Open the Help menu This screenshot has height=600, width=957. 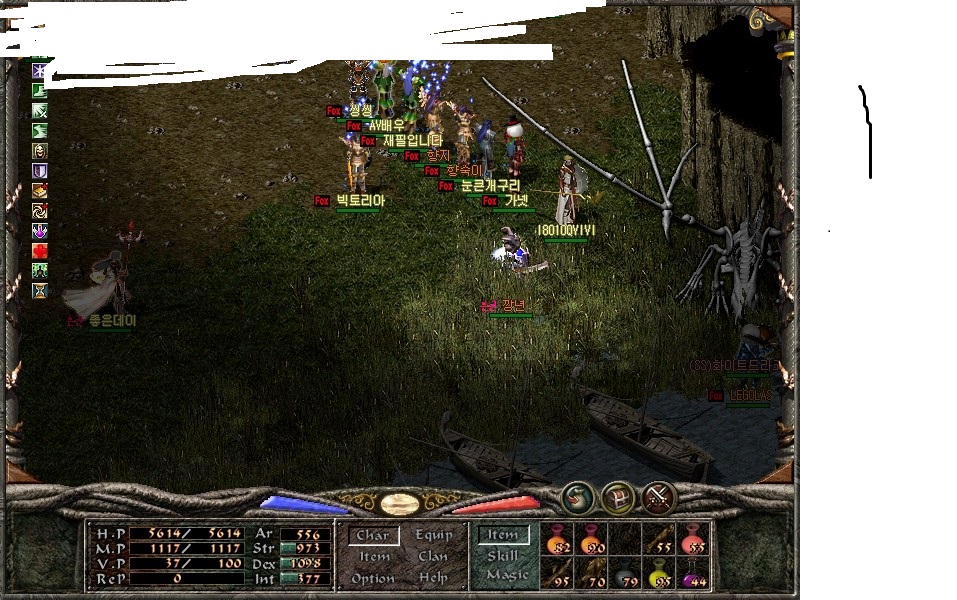pos(433,578)
